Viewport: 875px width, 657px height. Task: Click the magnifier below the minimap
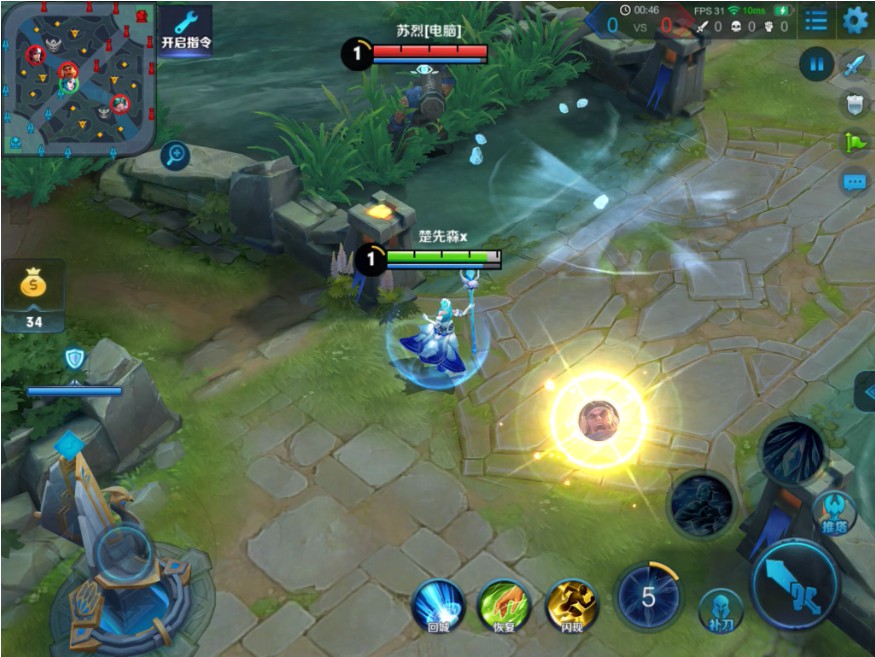coord(175,155)
